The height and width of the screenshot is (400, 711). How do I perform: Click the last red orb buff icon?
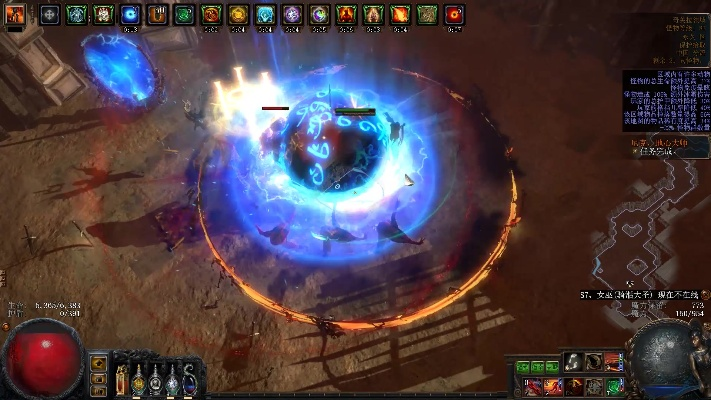[454, 14]
